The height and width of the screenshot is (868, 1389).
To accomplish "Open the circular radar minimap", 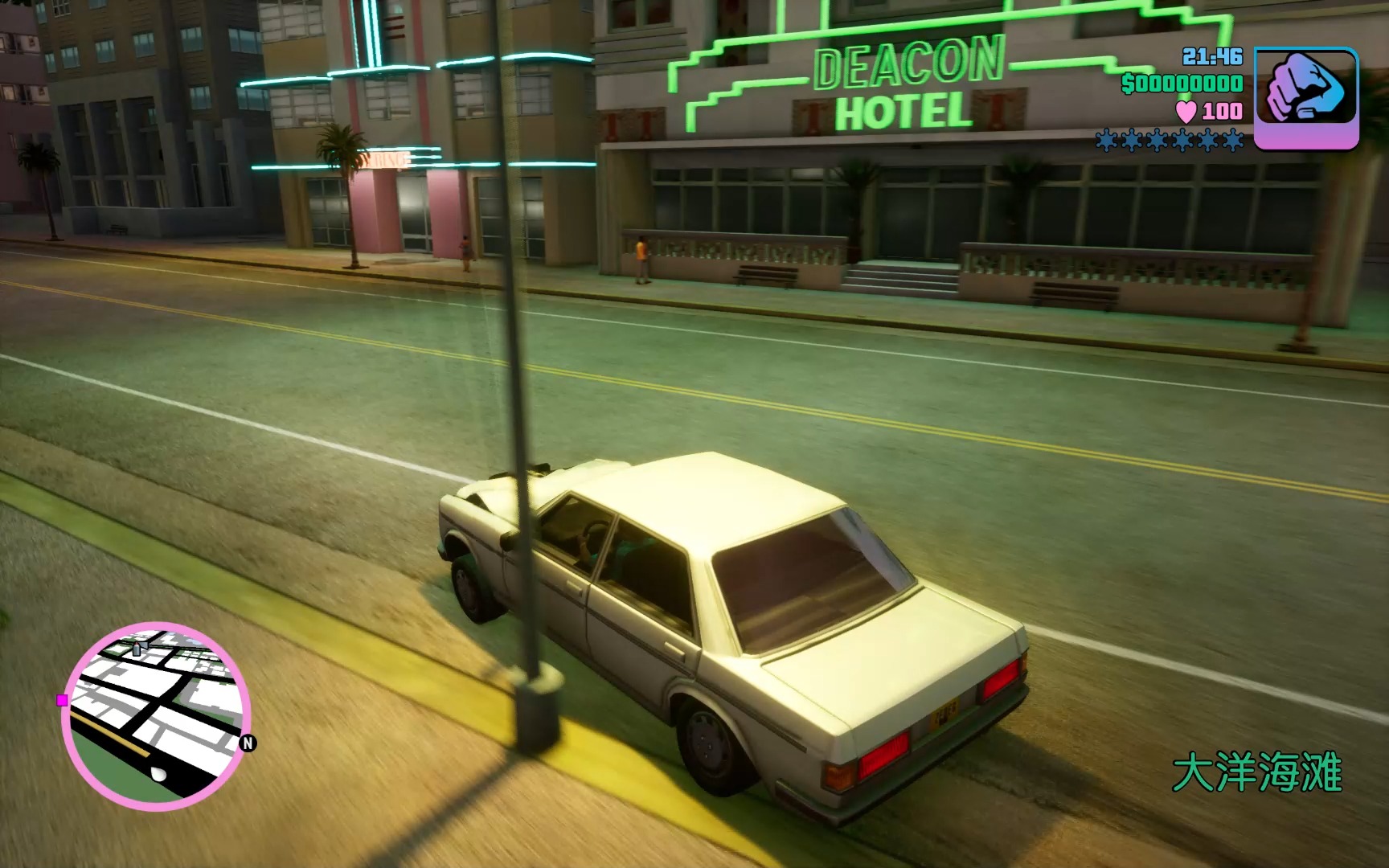I will tap(156, 715).
